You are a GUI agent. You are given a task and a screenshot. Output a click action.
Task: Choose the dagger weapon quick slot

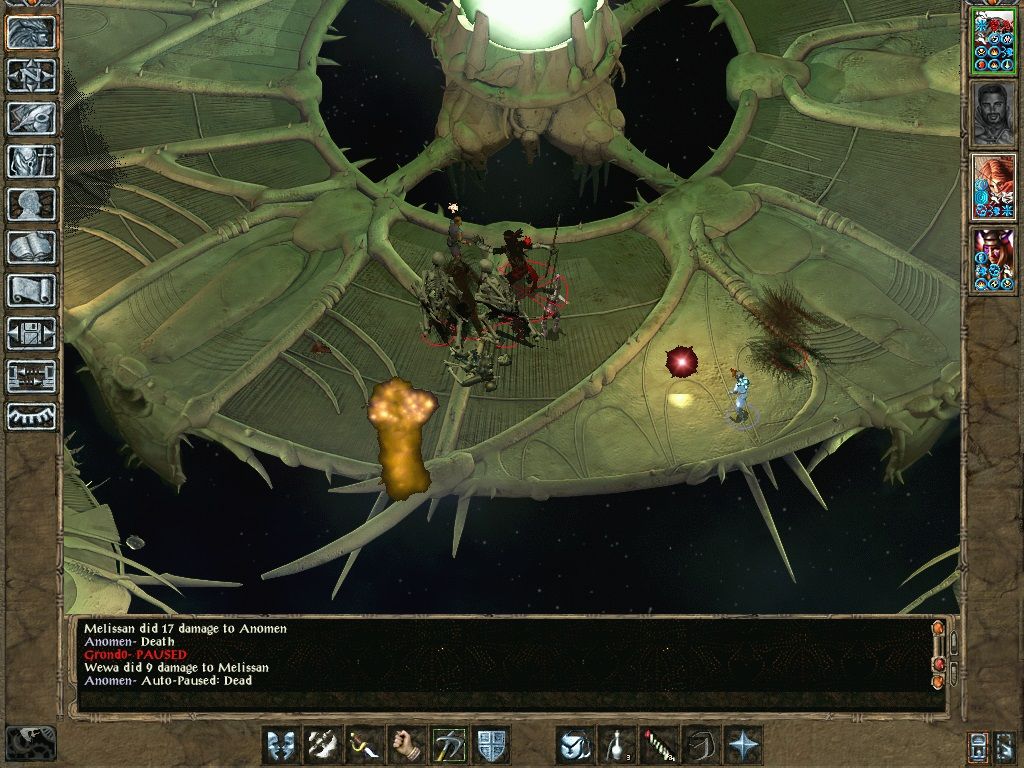(365, 745)
